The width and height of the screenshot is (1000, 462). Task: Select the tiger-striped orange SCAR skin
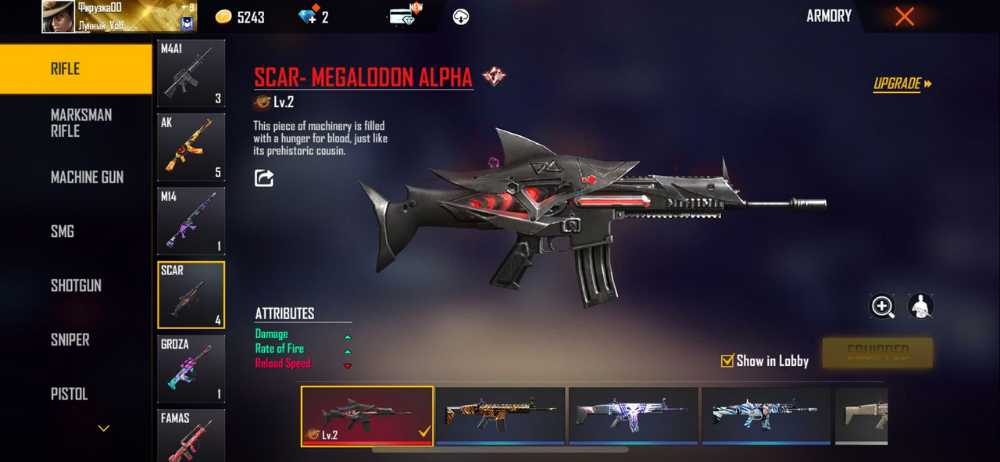pos(500,415)
